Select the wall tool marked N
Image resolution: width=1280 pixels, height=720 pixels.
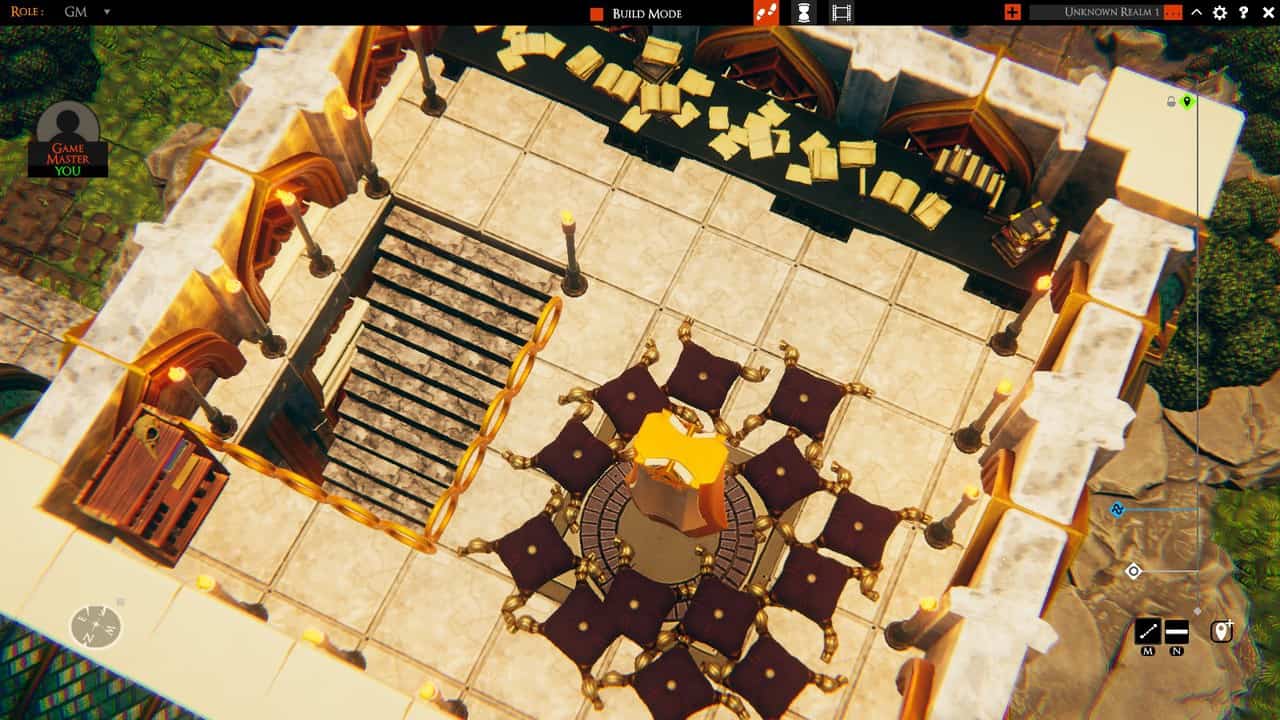click(x=1175, y=633)
